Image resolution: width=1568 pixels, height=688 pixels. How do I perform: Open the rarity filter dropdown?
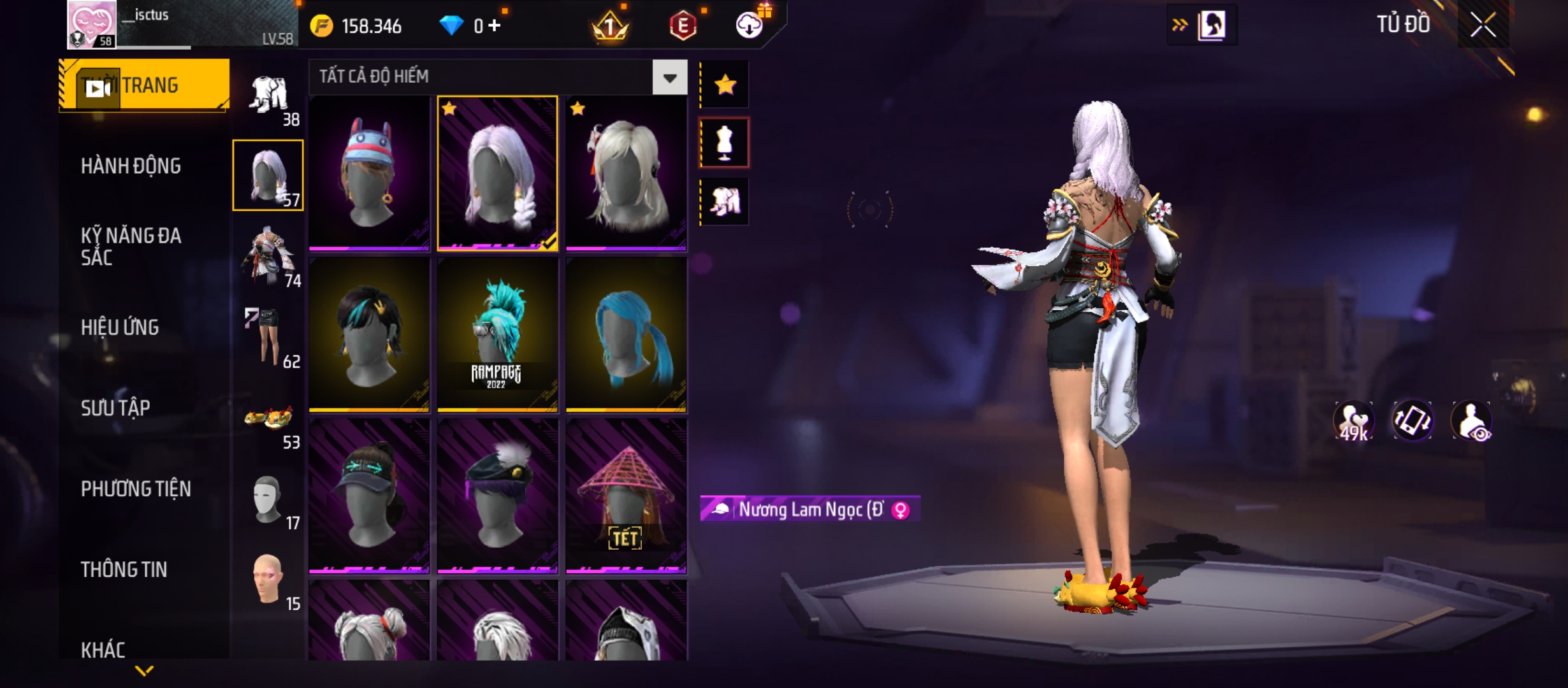669,78
